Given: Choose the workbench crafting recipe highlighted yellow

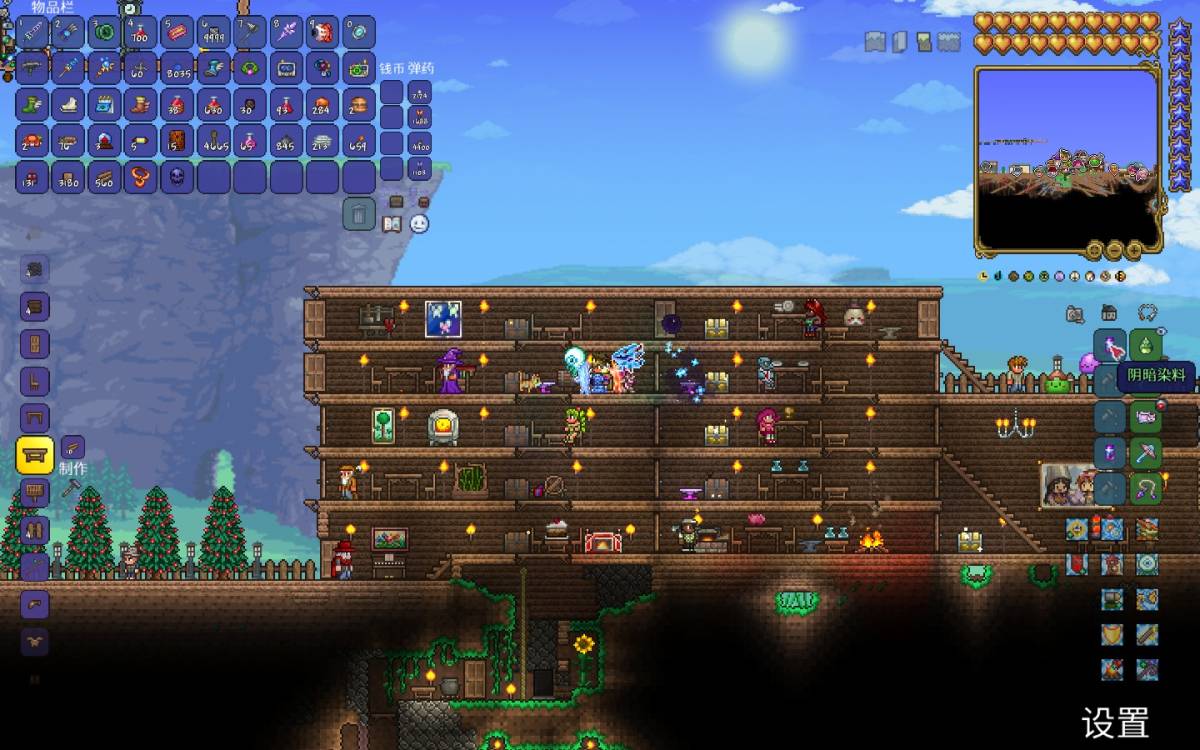Looking at the screenshot, I should coord(35,455).
